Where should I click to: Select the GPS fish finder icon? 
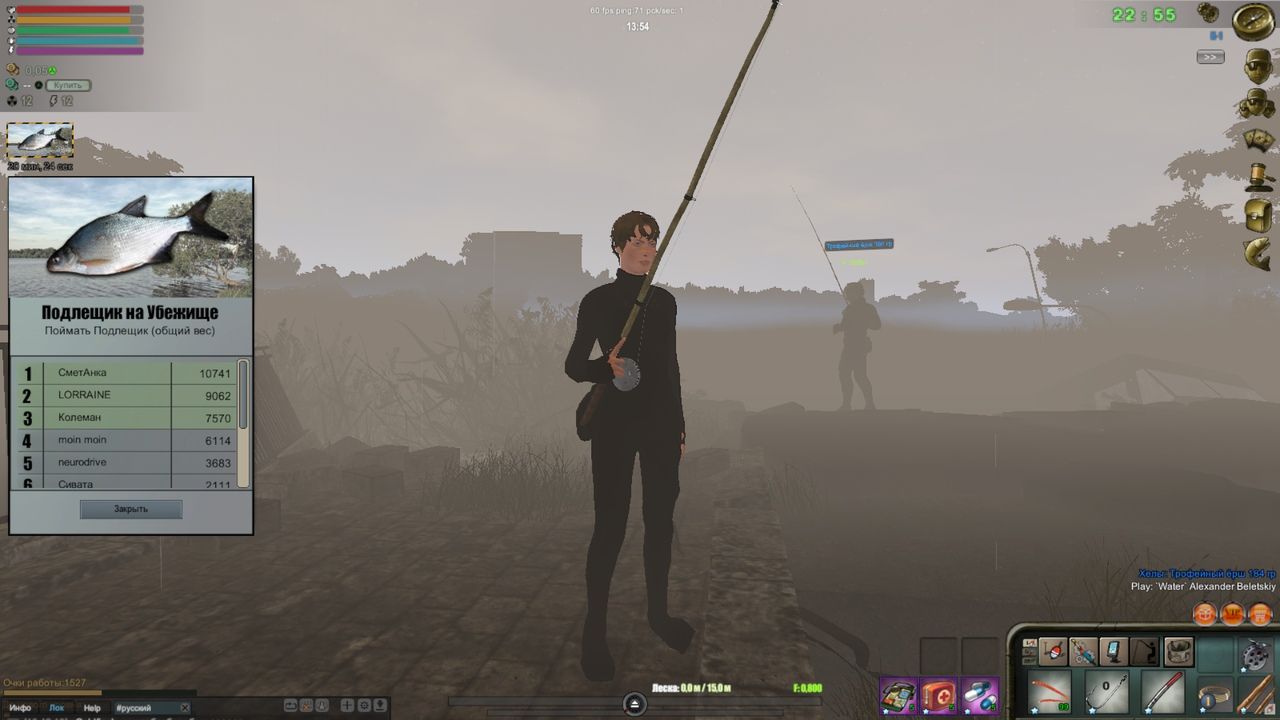pyautogui.click(x=1113, y=650)
